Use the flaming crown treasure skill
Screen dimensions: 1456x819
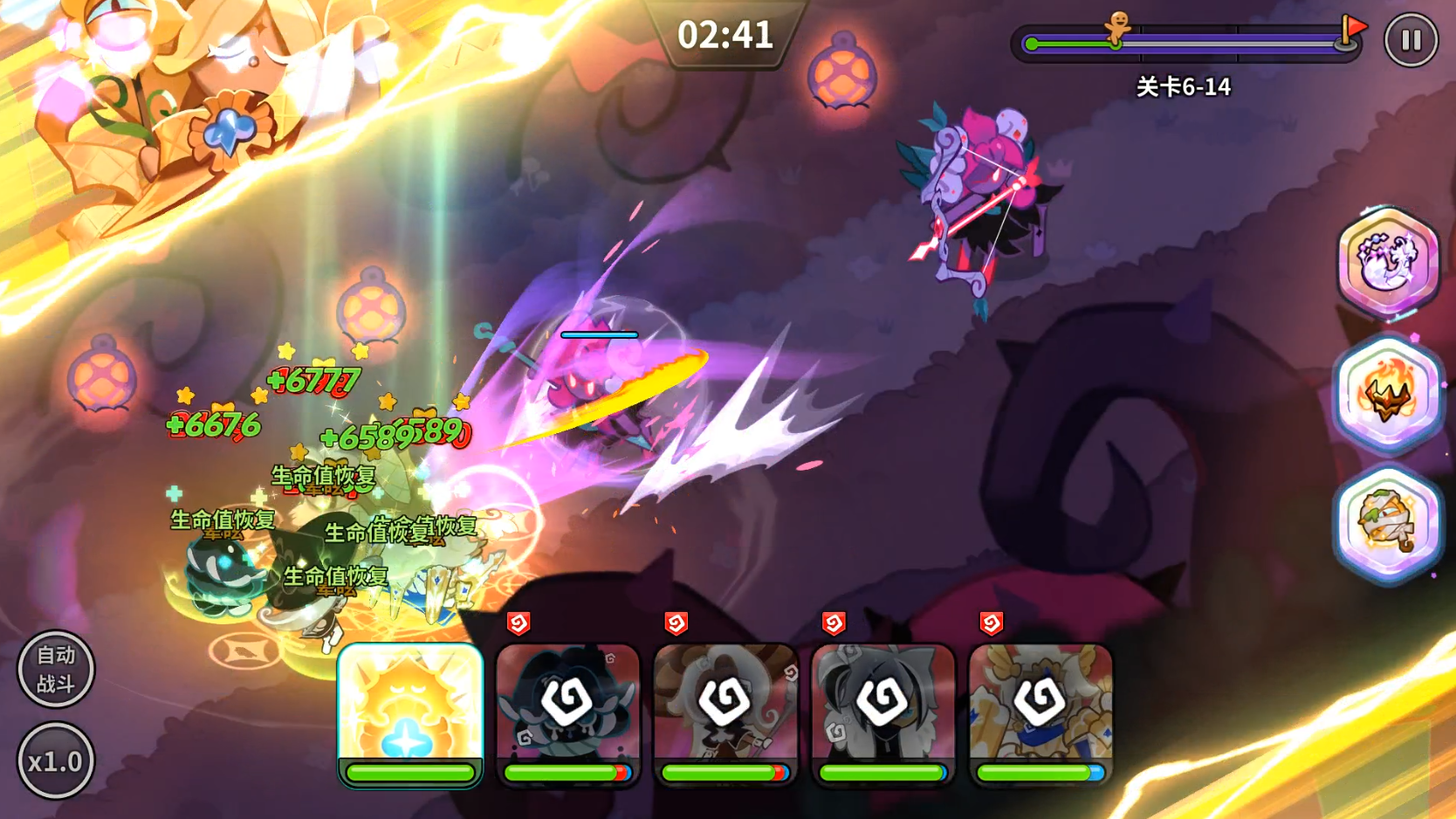1388,394
